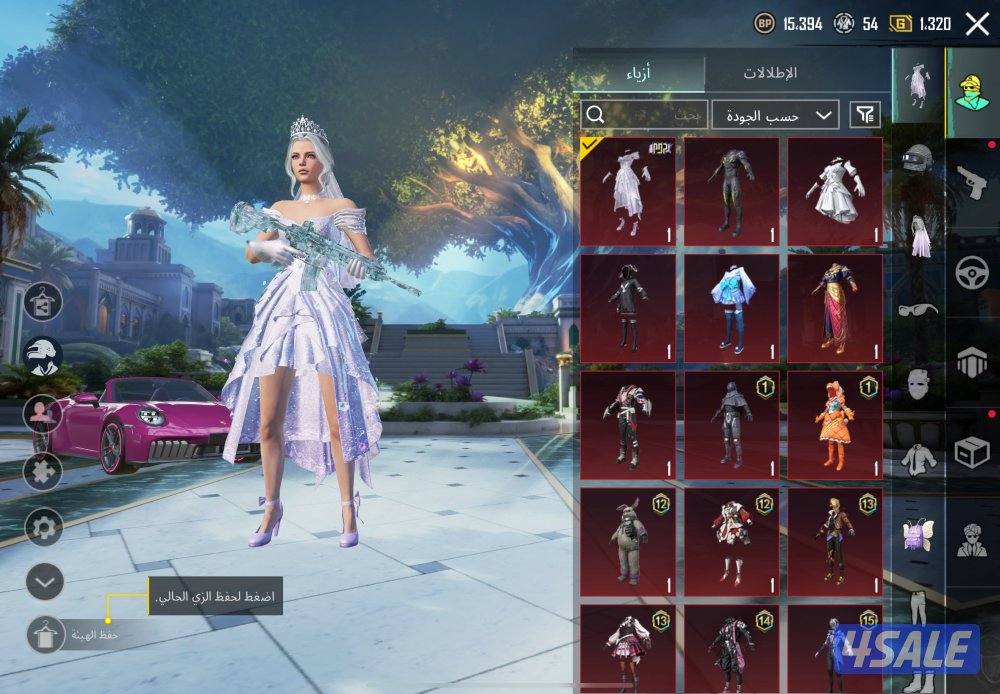The width and height of the screenshot is (1000, 694).
Task: Open the gear settings icon
Action: click(x=44, y=526)
